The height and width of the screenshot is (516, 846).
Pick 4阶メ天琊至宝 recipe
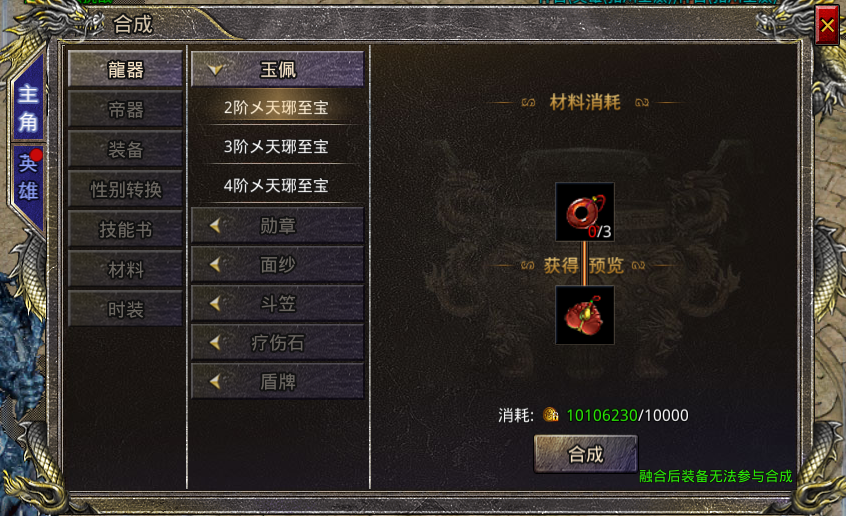click(277, 185)
